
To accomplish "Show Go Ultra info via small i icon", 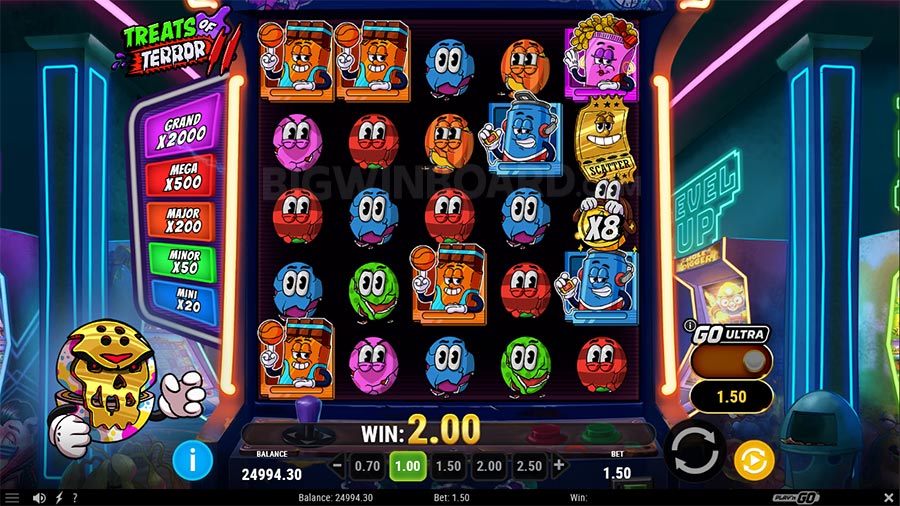I will tap(690, 327).
